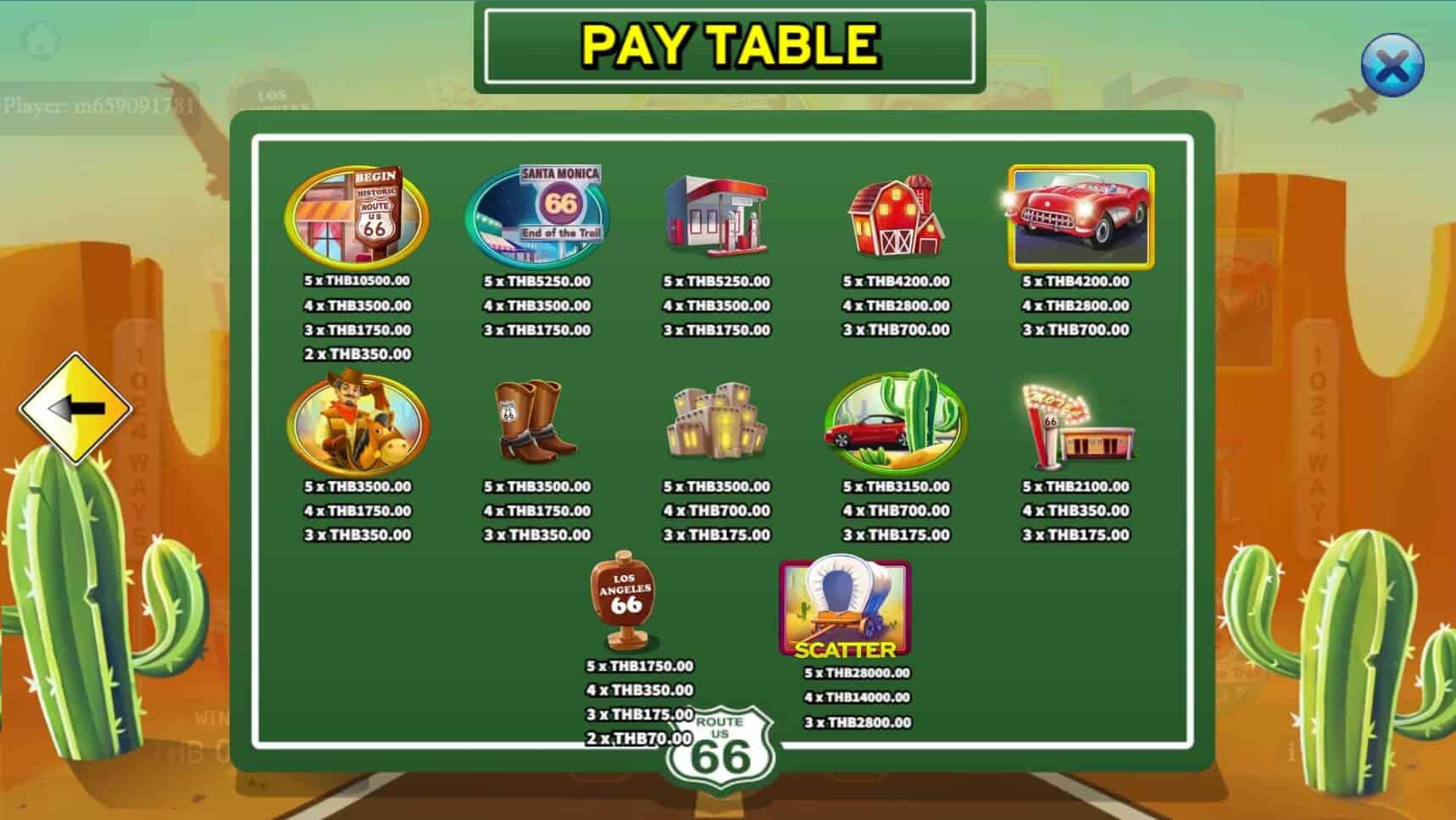Image resolution: width=1456 pixels, height=820 pixels.
Task: Click the home icon at top left
Action: pos(40,40)
